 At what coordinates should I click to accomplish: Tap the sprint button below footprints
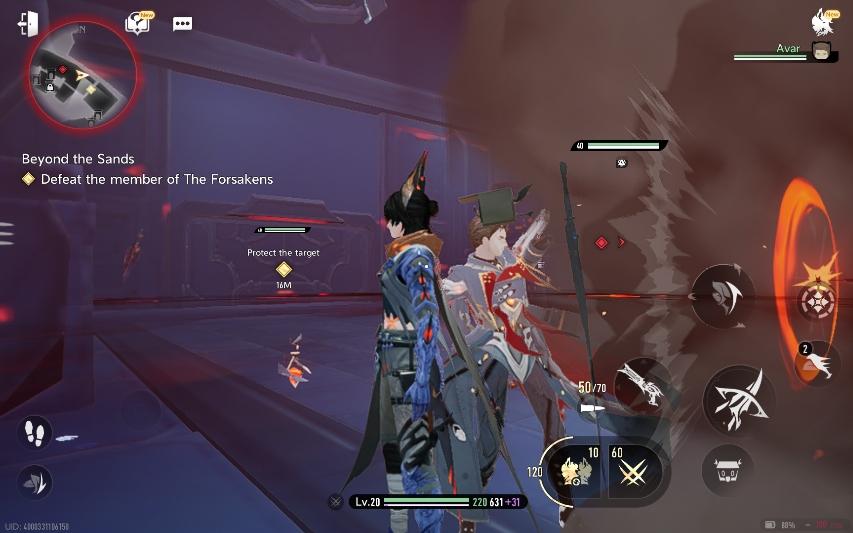pyautogui.click(x=34, y=482)
